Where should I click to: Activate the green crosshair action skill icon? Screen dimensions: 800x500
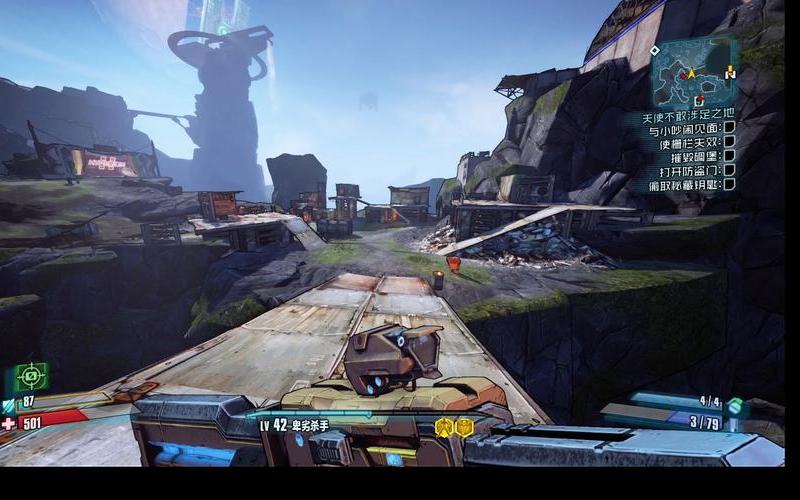(x=31, y=377)
